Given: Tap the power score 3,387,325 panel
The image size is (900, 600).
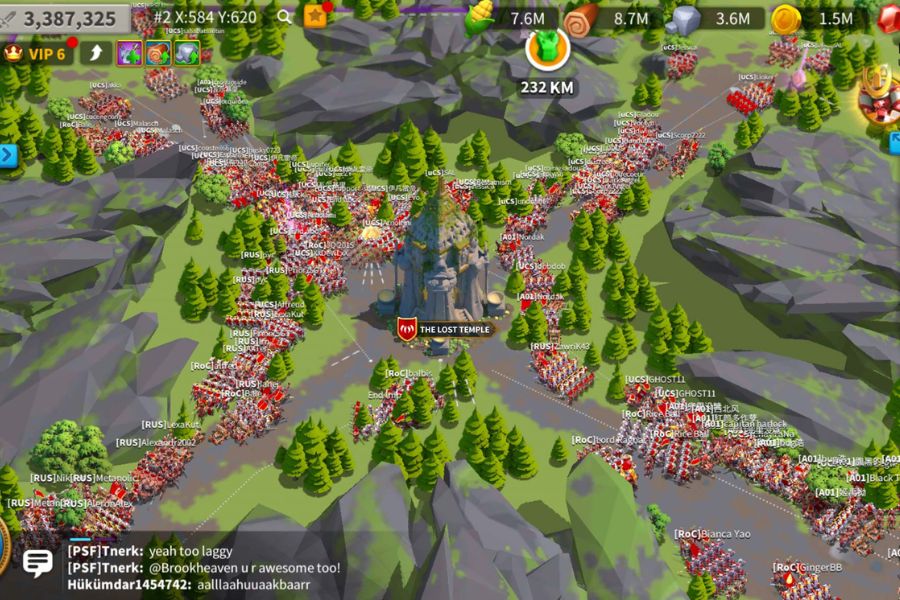Looking at the screenshot, I should pos(67,18).
